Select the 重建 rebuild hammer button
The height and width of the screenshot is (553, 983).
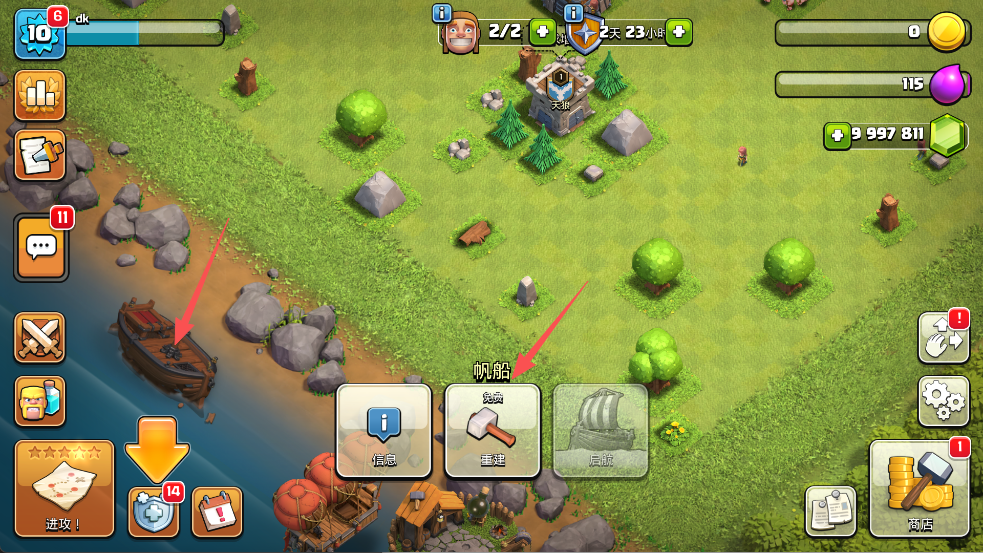tap(492, 430)
